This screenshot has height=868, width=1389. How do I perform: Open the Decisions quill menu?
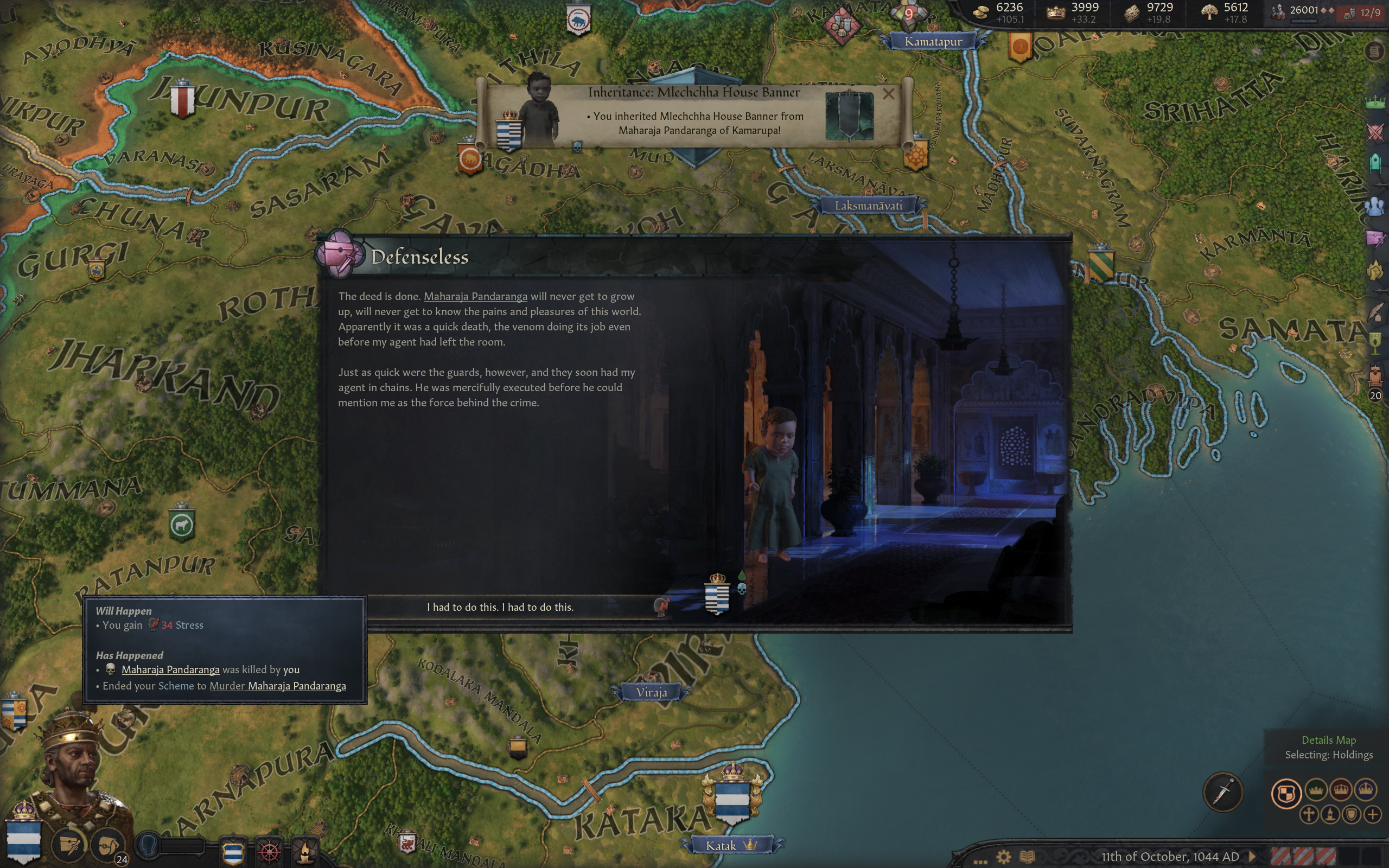coord(1375,312)
